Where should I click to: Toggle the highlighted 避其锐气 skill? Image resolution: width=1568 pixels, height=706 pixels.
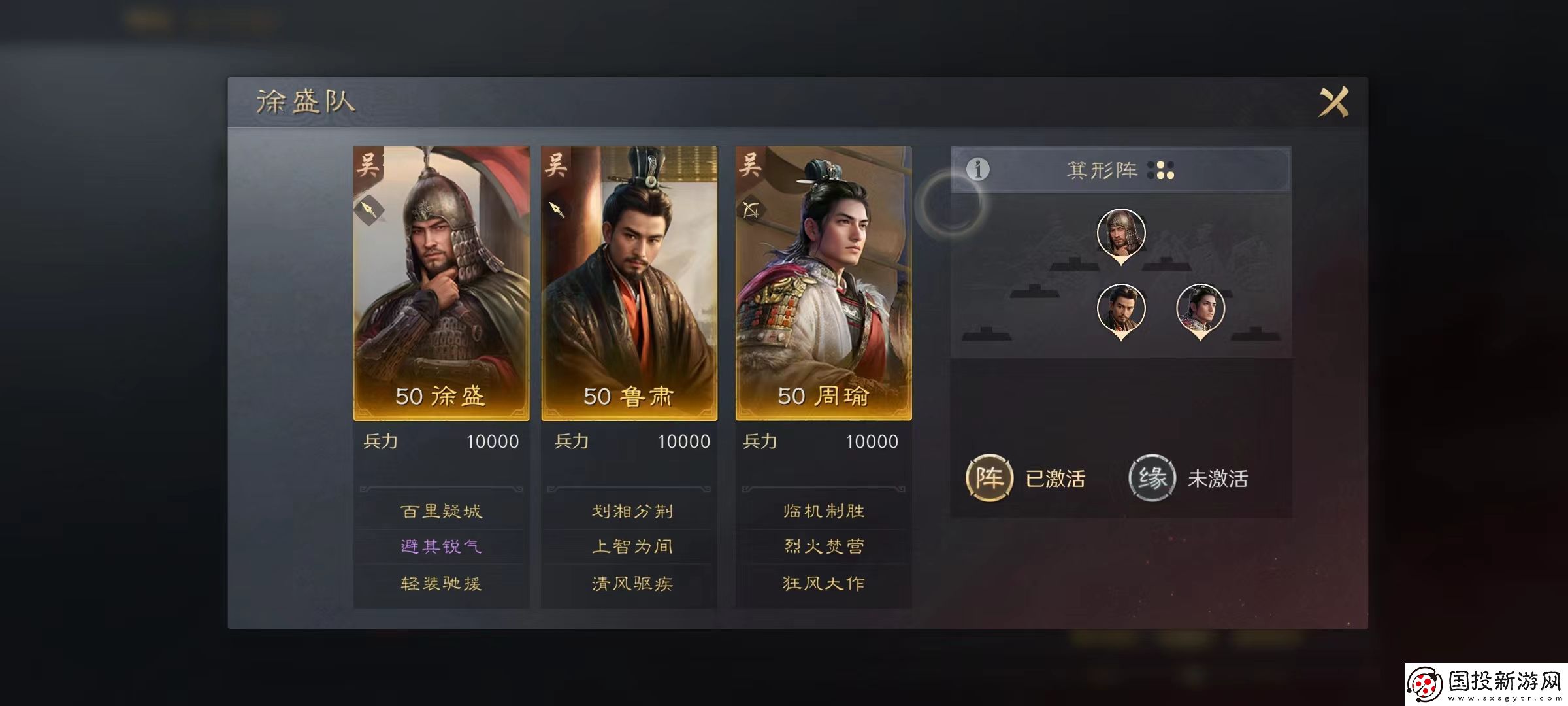click(440, 546)
